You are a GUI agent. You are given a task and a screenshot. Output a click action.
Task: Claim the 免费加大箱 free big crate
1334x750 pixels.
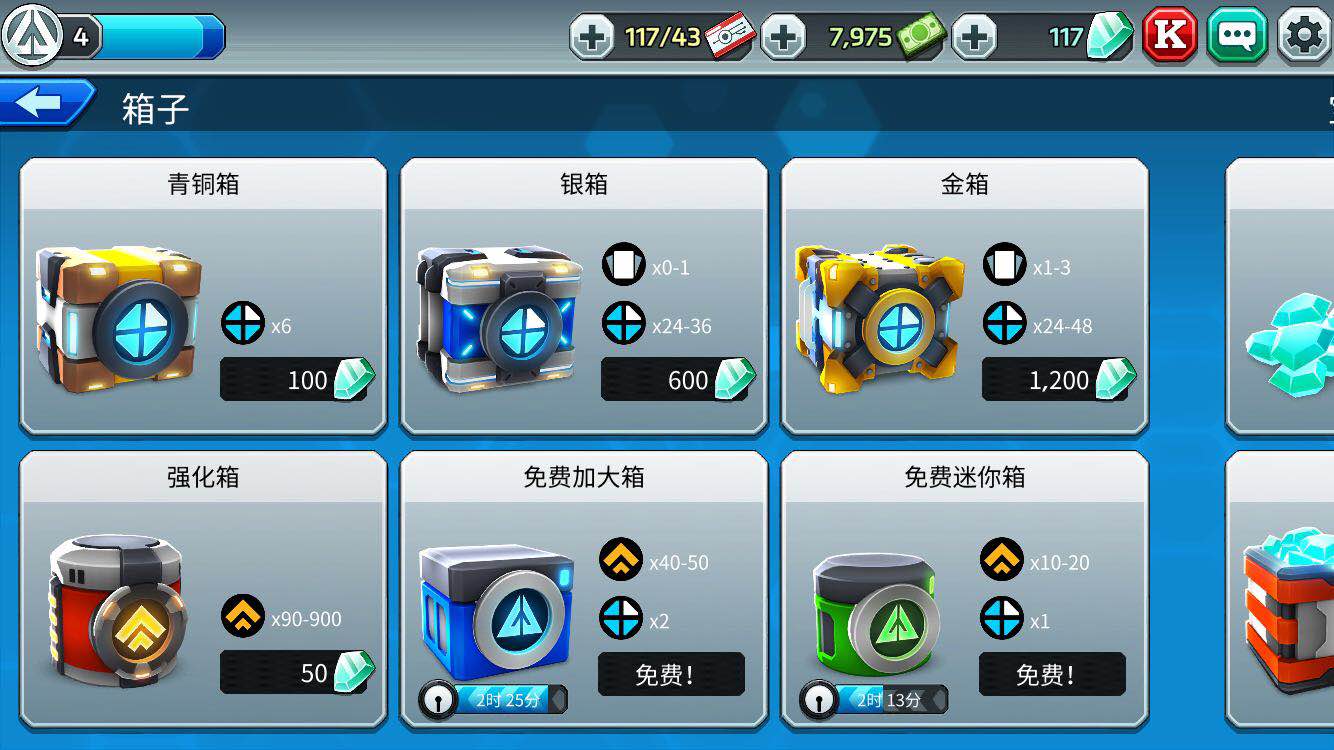coord(672,675)
